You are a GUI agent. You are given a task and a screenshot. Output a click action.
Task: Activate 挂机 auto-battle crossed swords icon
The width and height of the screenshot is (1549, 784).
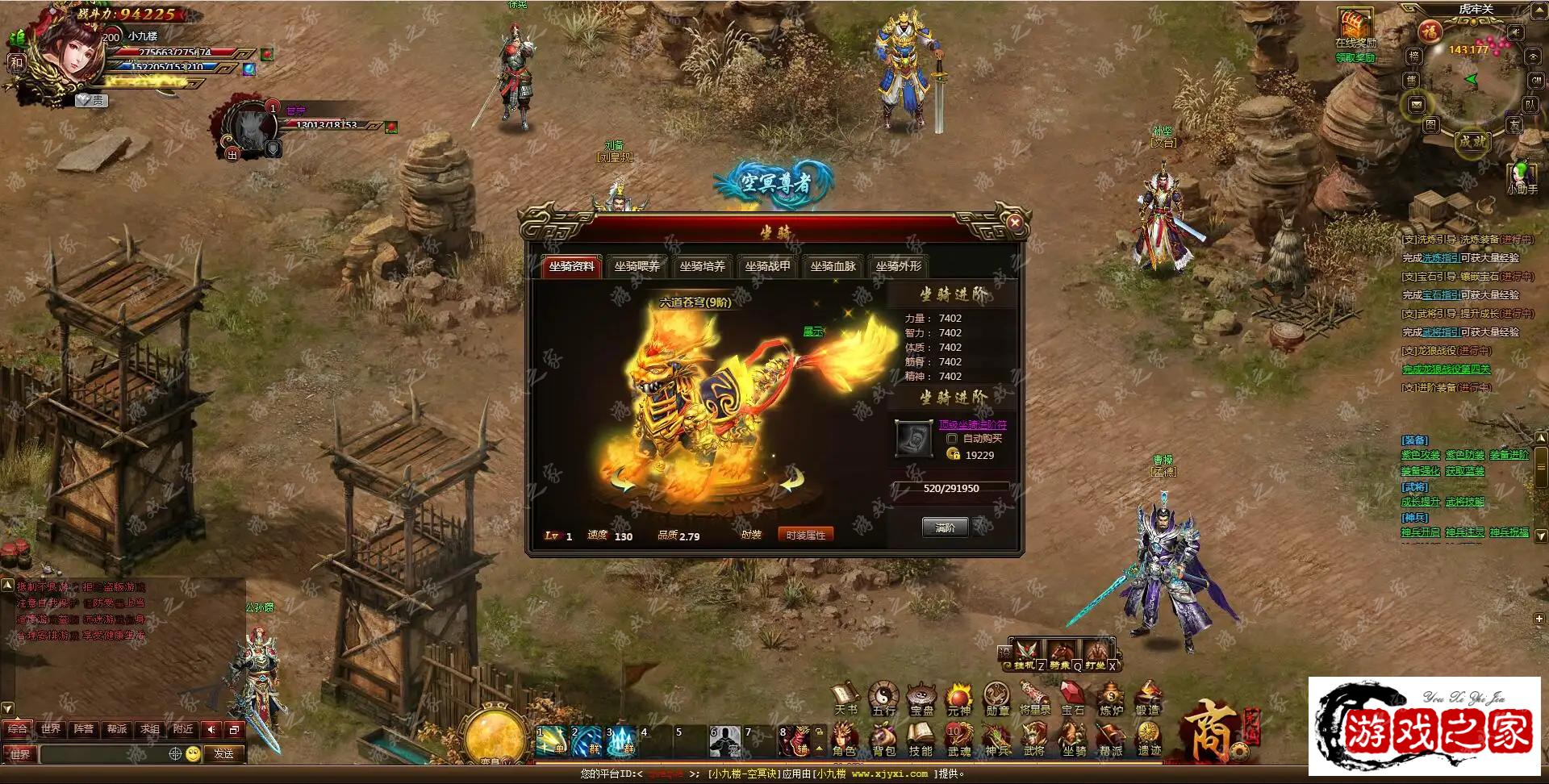point(1026,653)
